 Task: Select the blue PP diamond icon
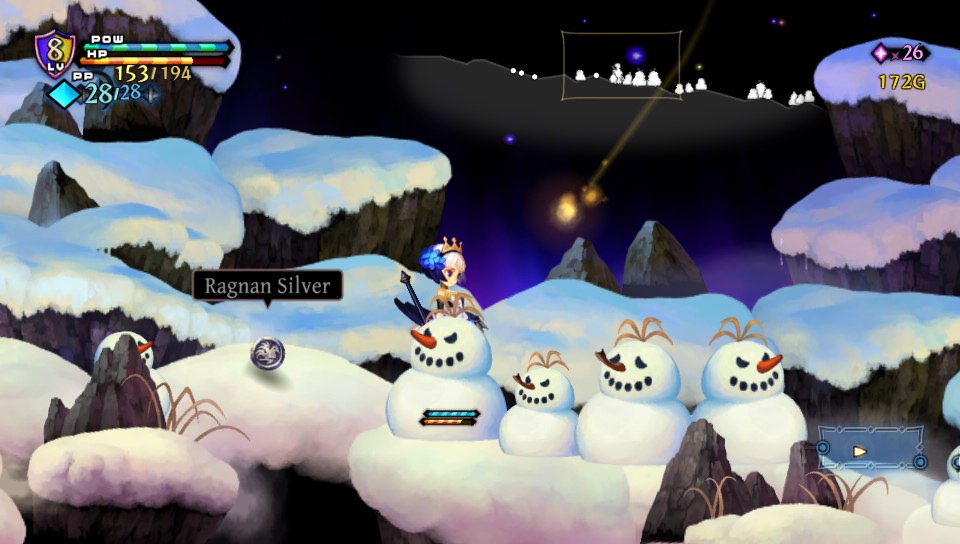pos(64,94)
